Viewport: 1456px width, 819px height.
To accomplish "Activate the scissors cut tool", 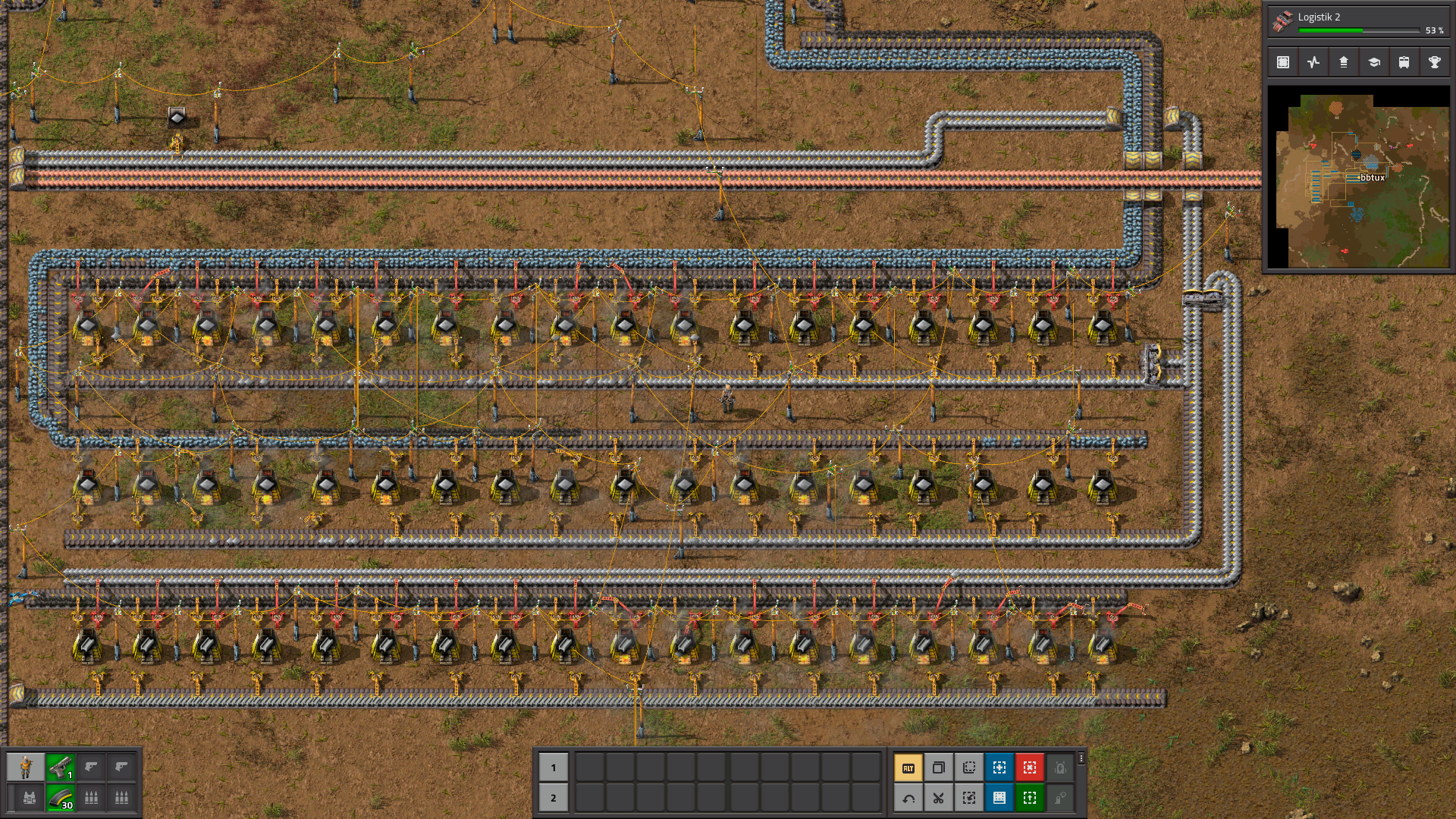I will pos(939,798).
